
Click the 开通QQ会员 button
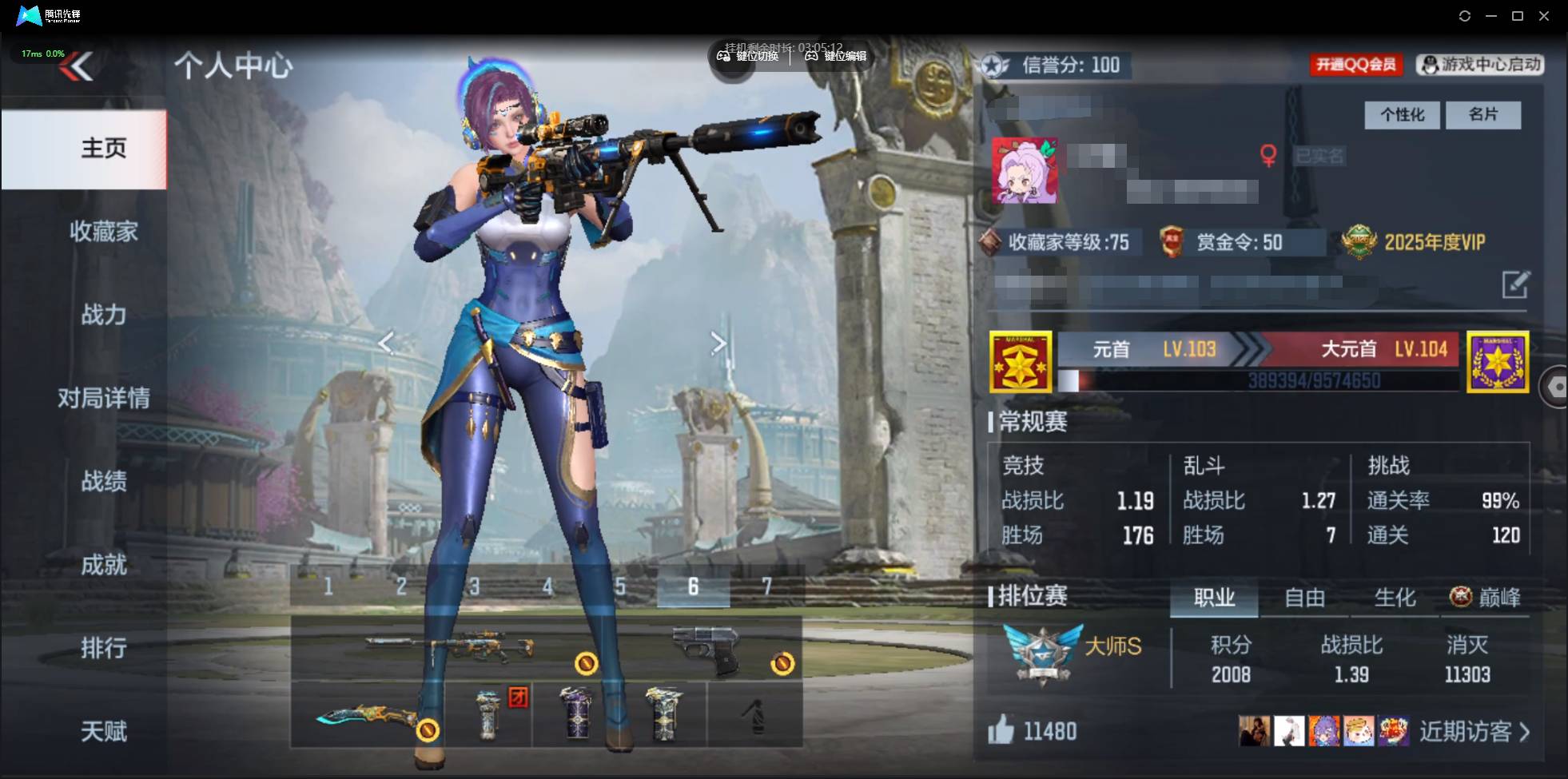pyautogui.click(x=1355, y=65)
